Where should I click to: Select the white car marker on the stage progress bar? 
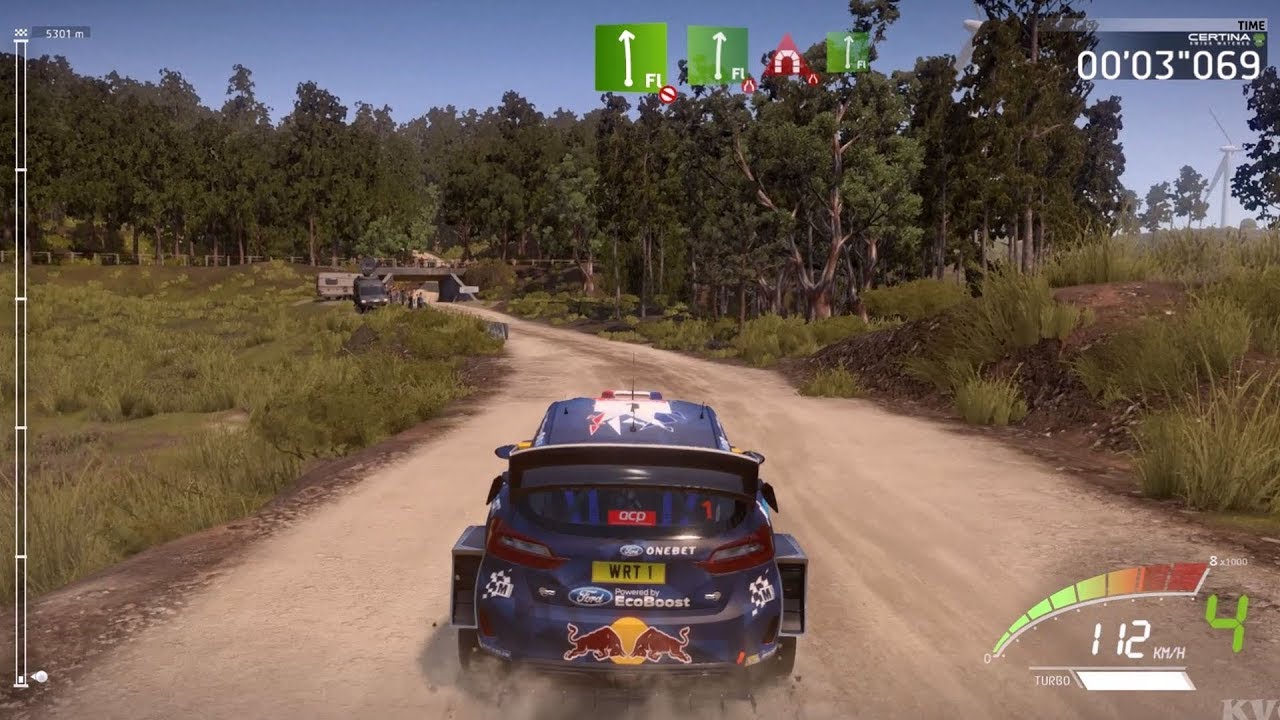click(x=40, y=677)
